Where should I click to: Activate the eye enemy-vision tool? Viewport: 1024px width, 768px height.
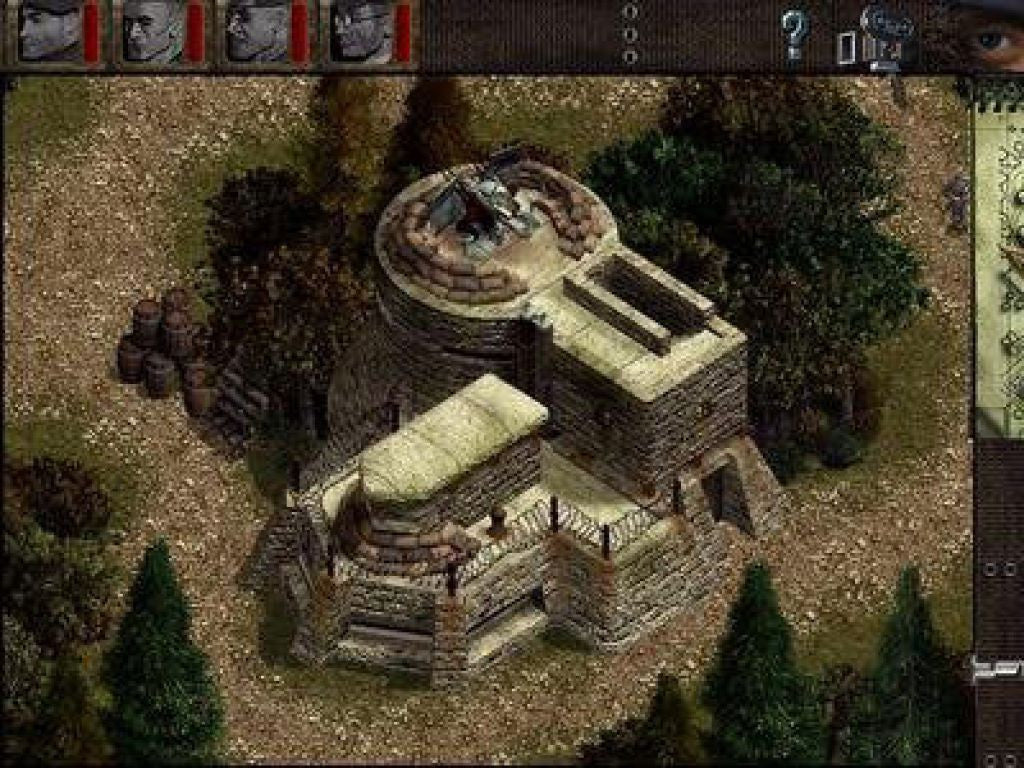click(990, 38)
